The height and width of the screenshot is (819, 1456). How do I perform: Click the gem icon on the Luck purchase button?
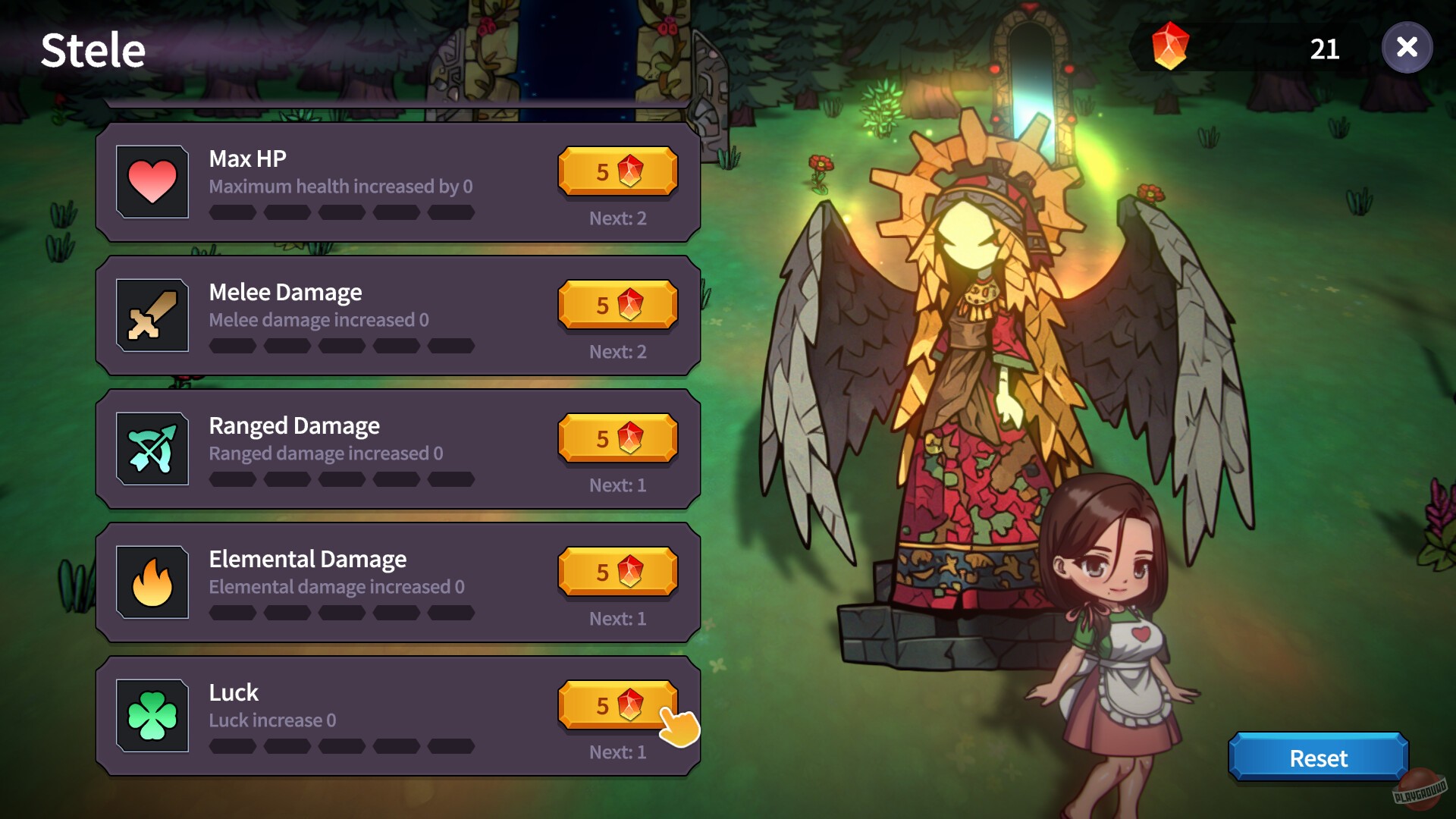630,705
